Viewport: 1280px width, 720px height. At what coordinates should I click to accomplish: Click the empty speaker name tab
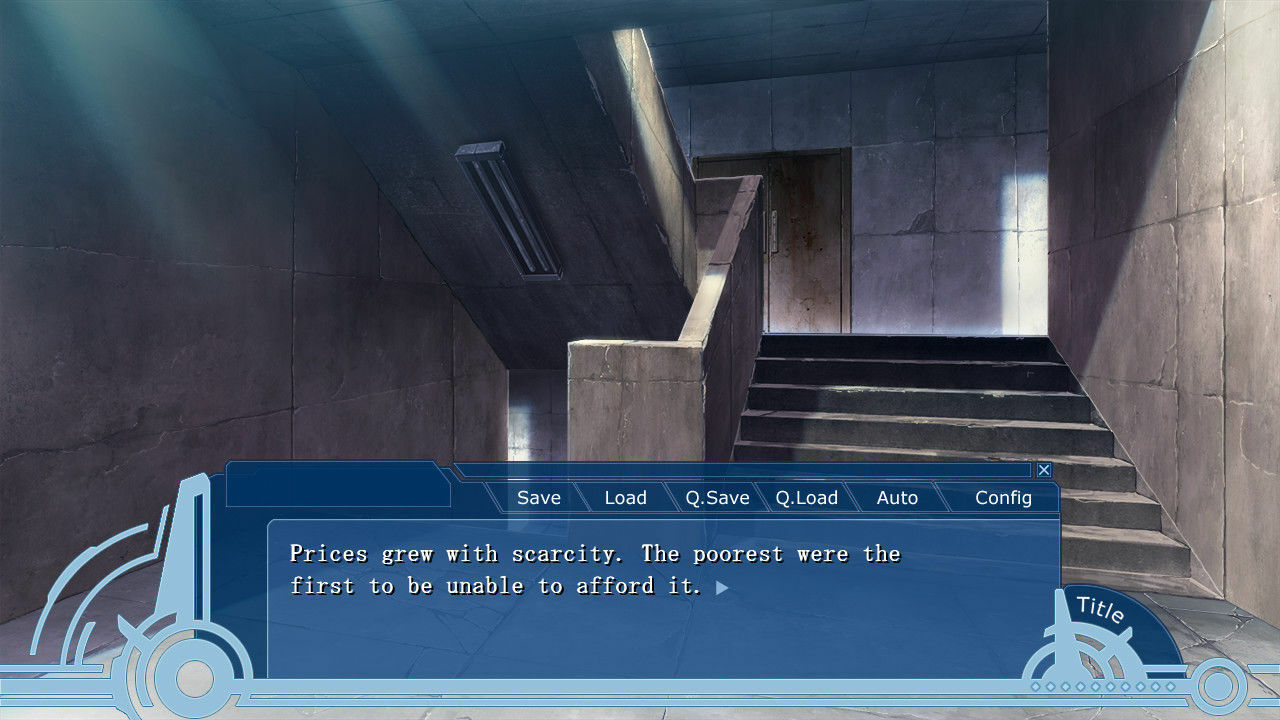point(338,486)
